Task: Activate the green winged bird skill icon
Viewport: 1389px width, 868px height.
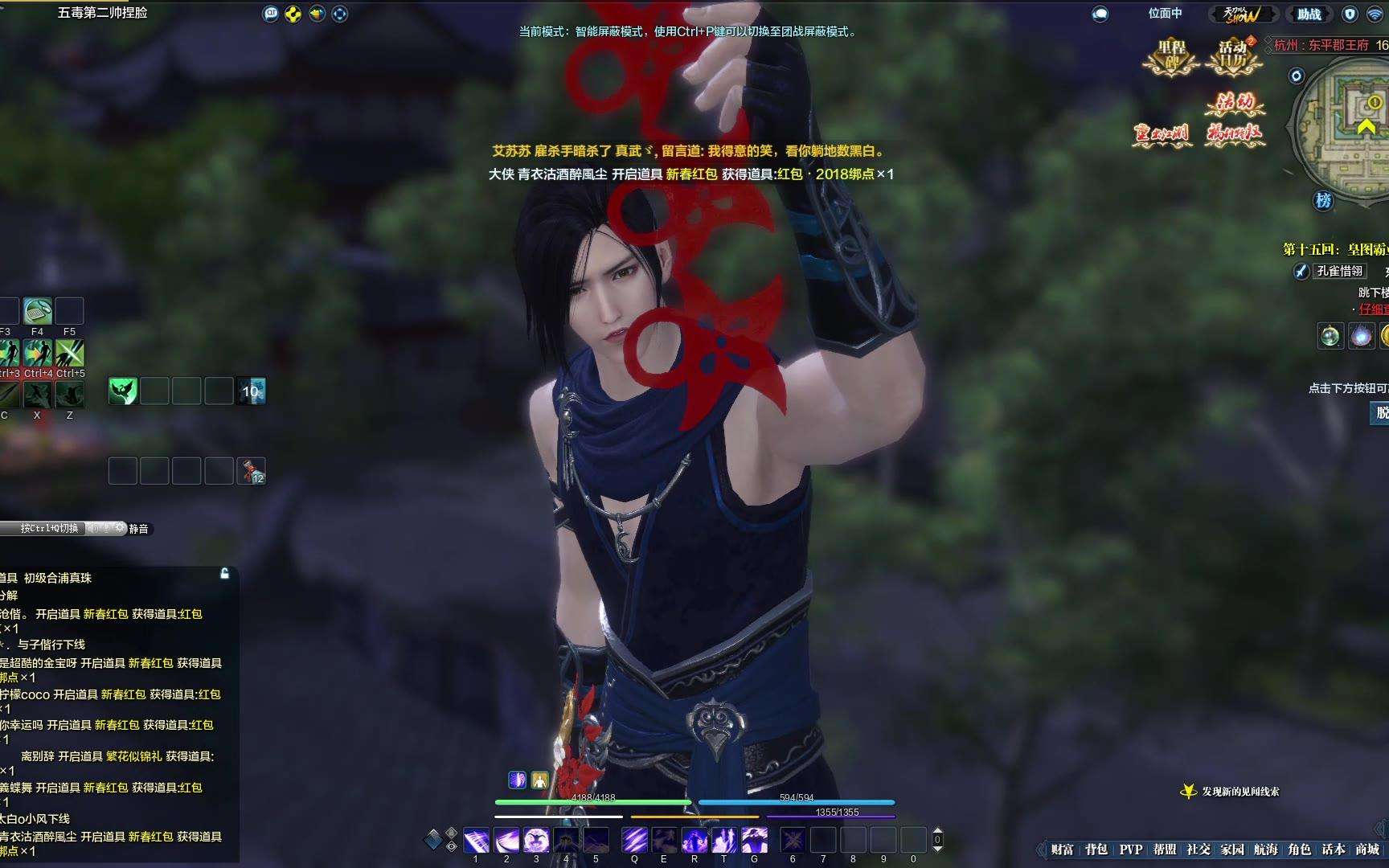Action: (x=123, y=391)
